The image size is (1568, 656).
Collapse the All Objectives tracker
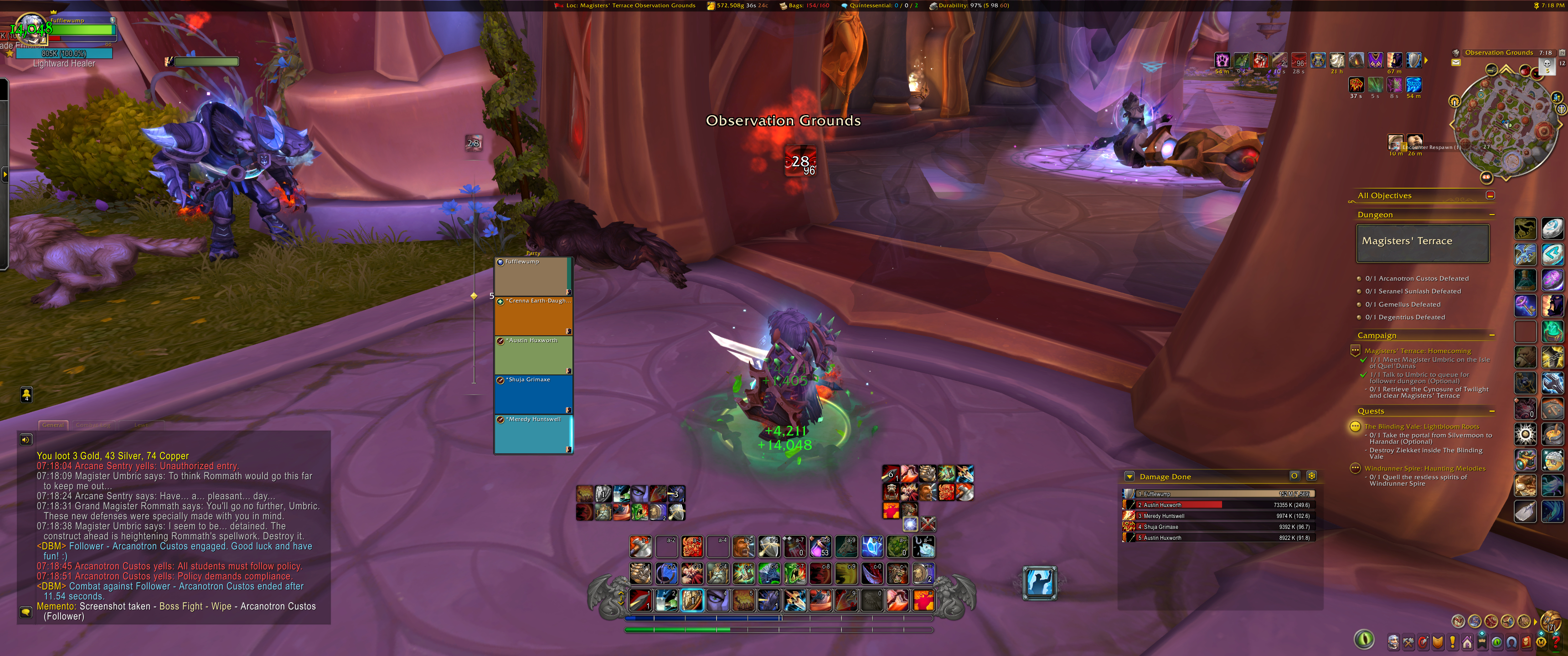(x=1490, y=195)
